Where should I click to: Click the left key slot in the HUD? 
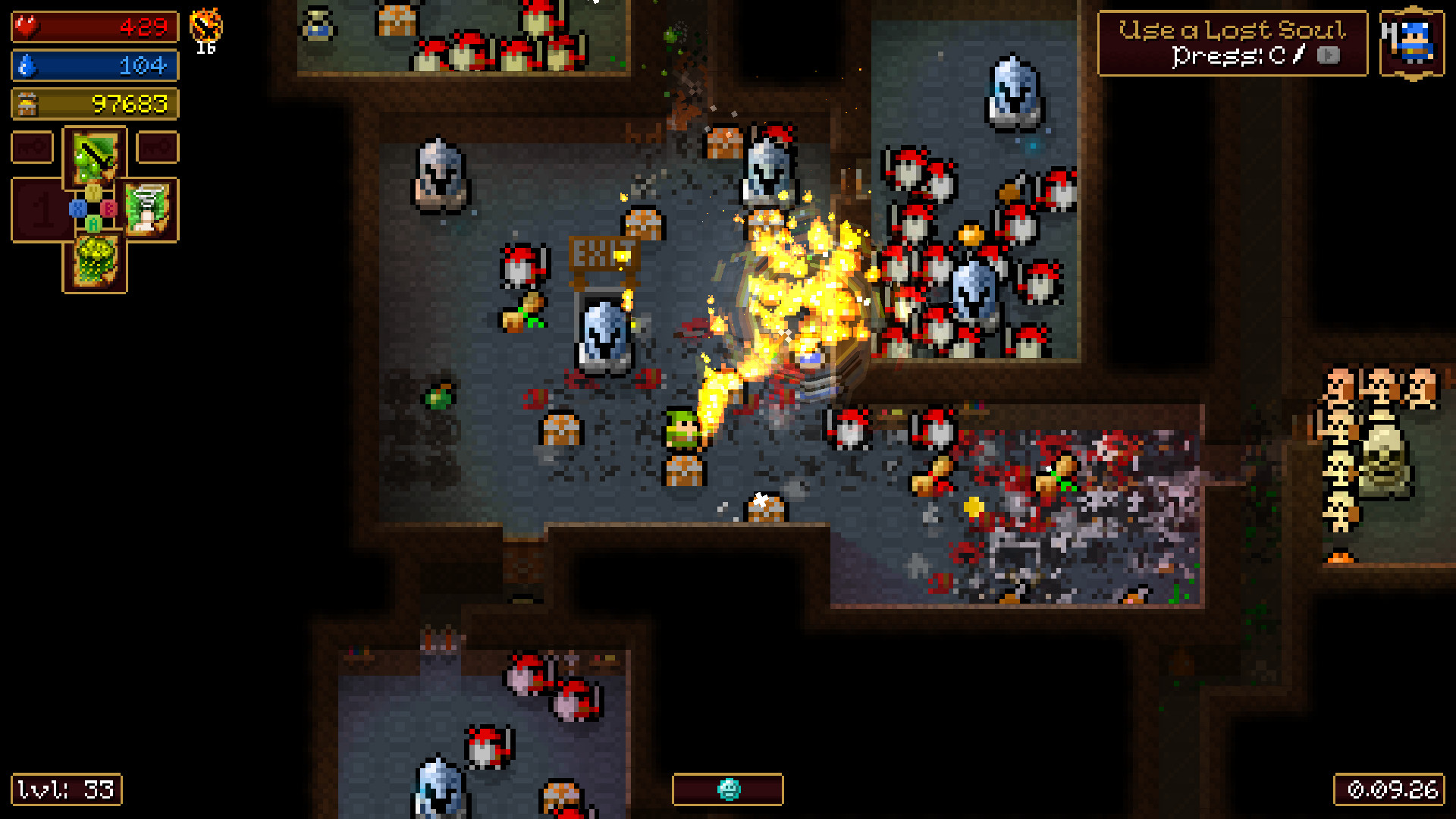[x=30, y=146]
